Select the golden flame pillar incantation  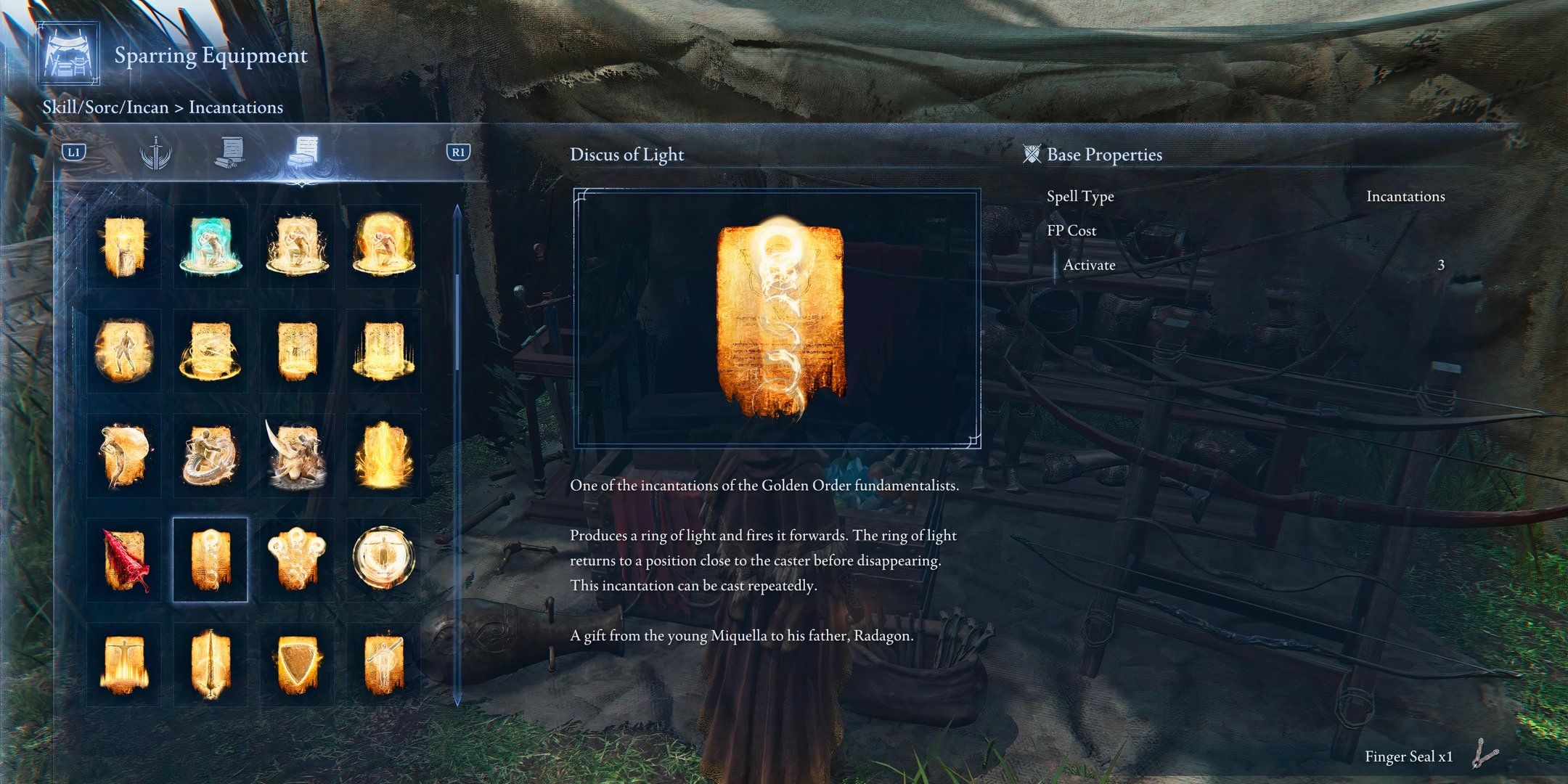pos(383,455)
